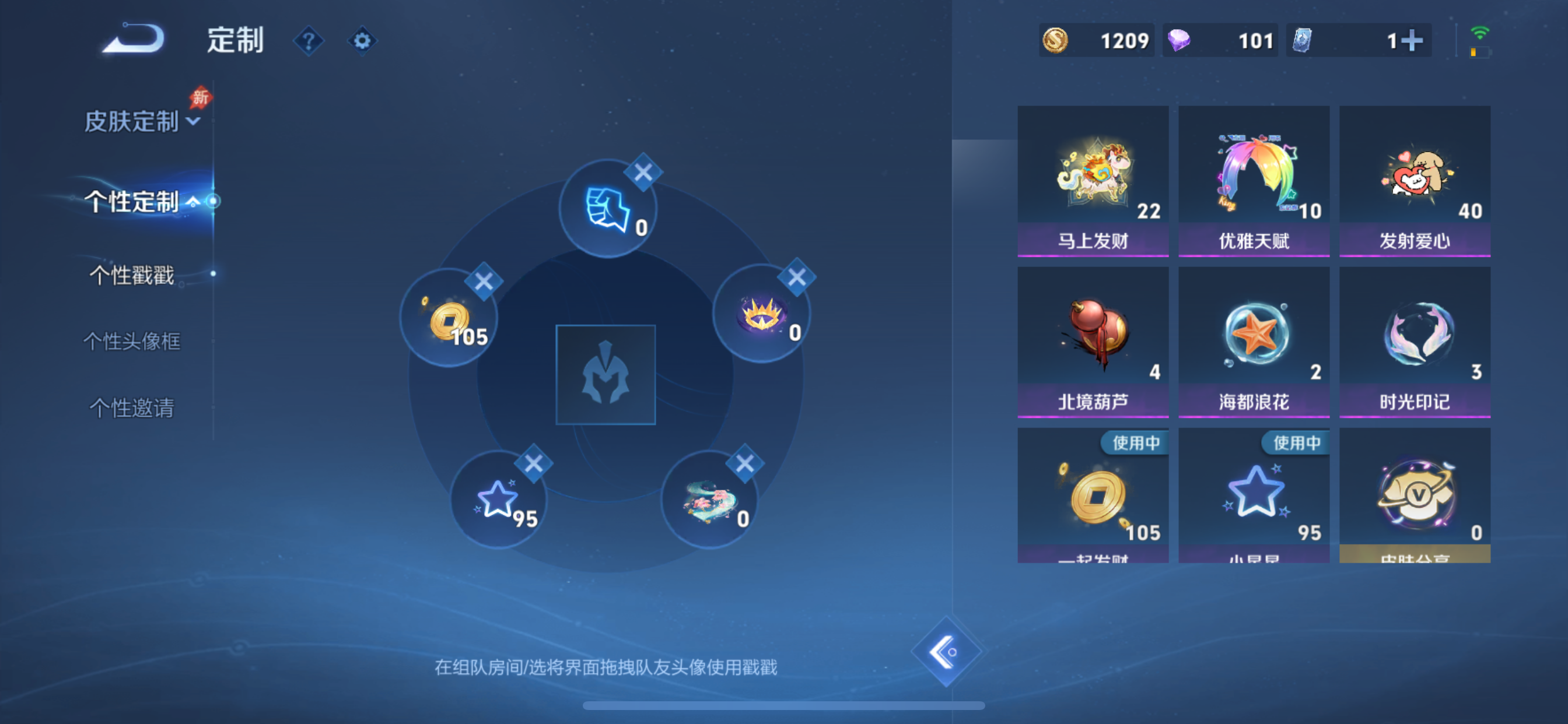The image size is (1568, 724).
Task: Select the 优雅天赋 rainbow wig item
Action: tap(1254, 180)
